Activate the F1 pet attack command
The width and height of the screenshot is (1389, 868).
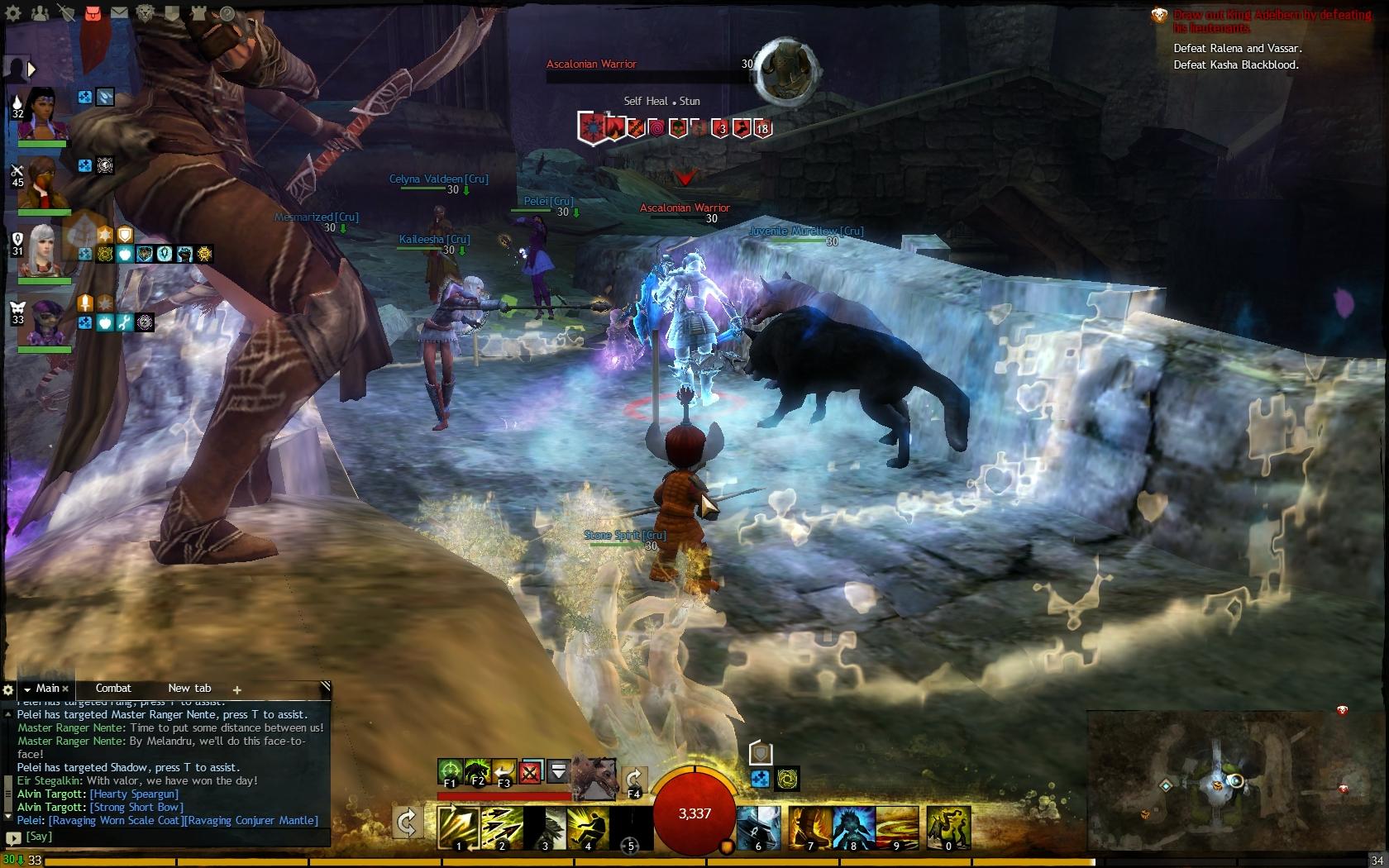click(x=450, y=771)
